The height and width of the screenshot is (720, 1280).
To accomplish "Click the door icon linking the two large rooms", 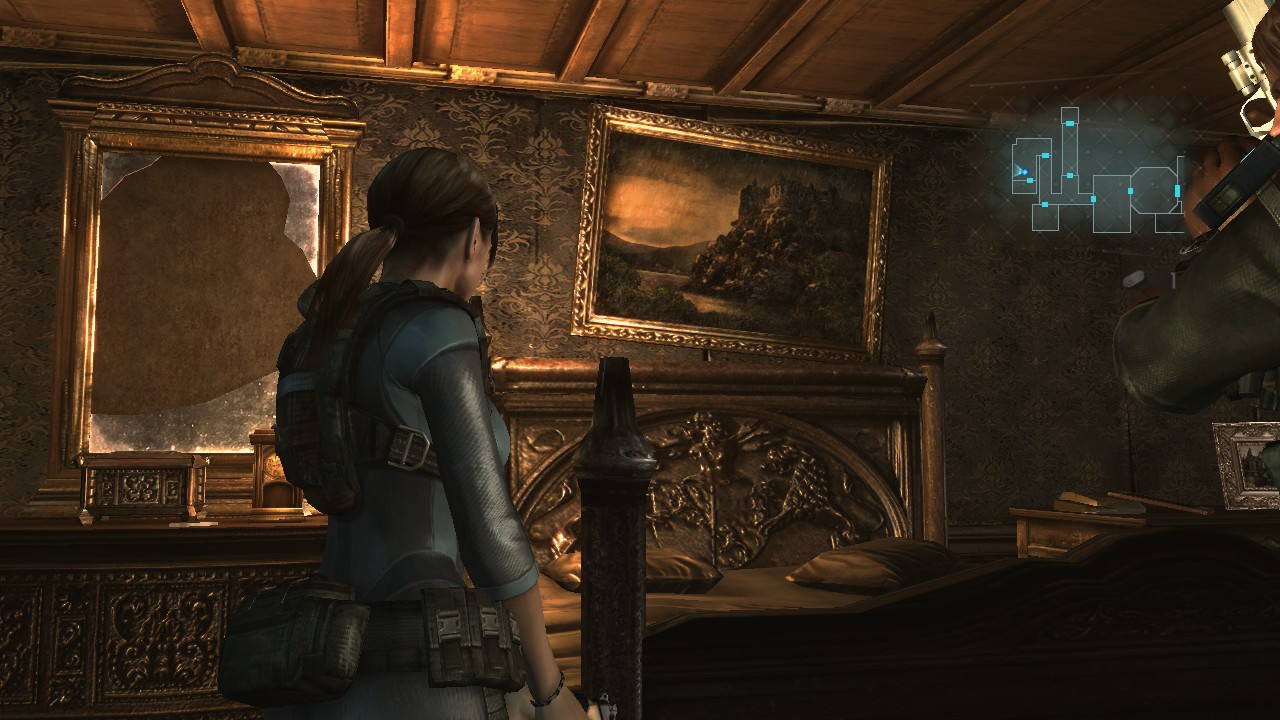I will [x=1130, y=191].
